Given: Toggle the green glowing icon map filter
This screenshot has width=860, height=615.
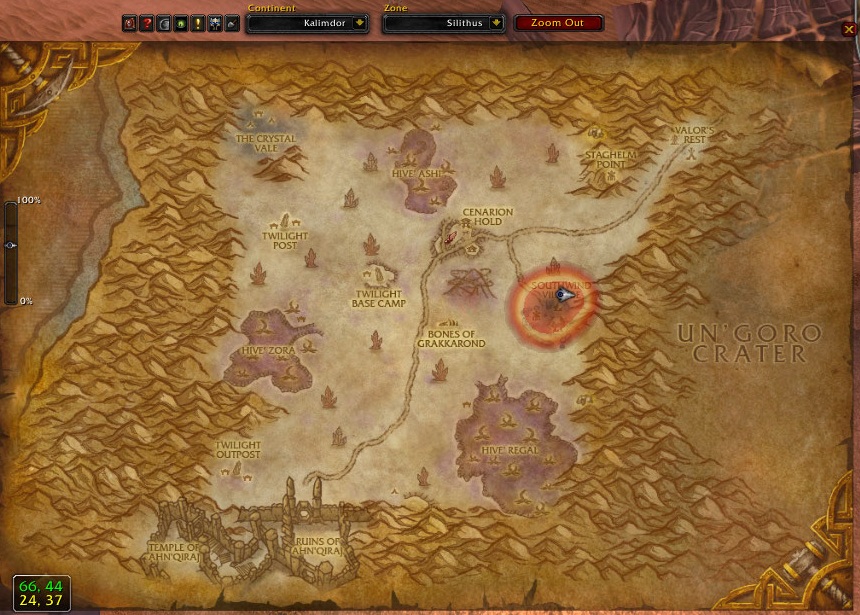Looking at the screenshot, I should 181,23.
